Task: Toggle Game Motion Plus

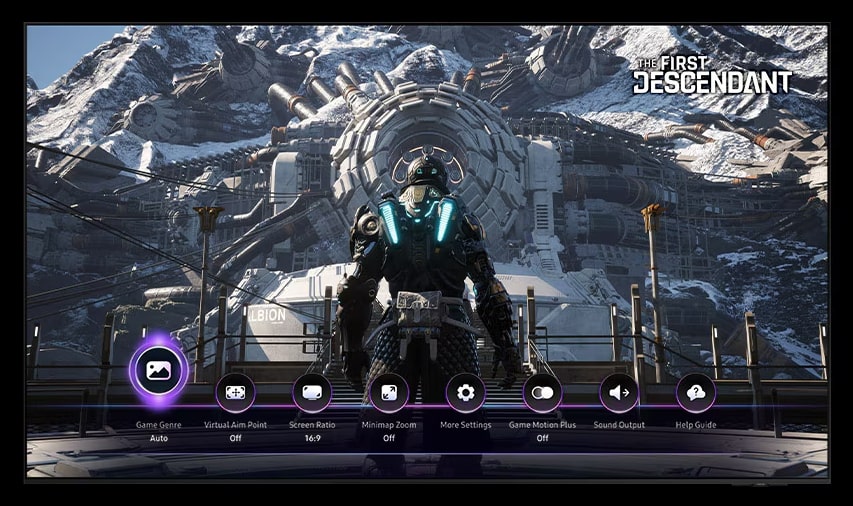Action: pos(542,393)
